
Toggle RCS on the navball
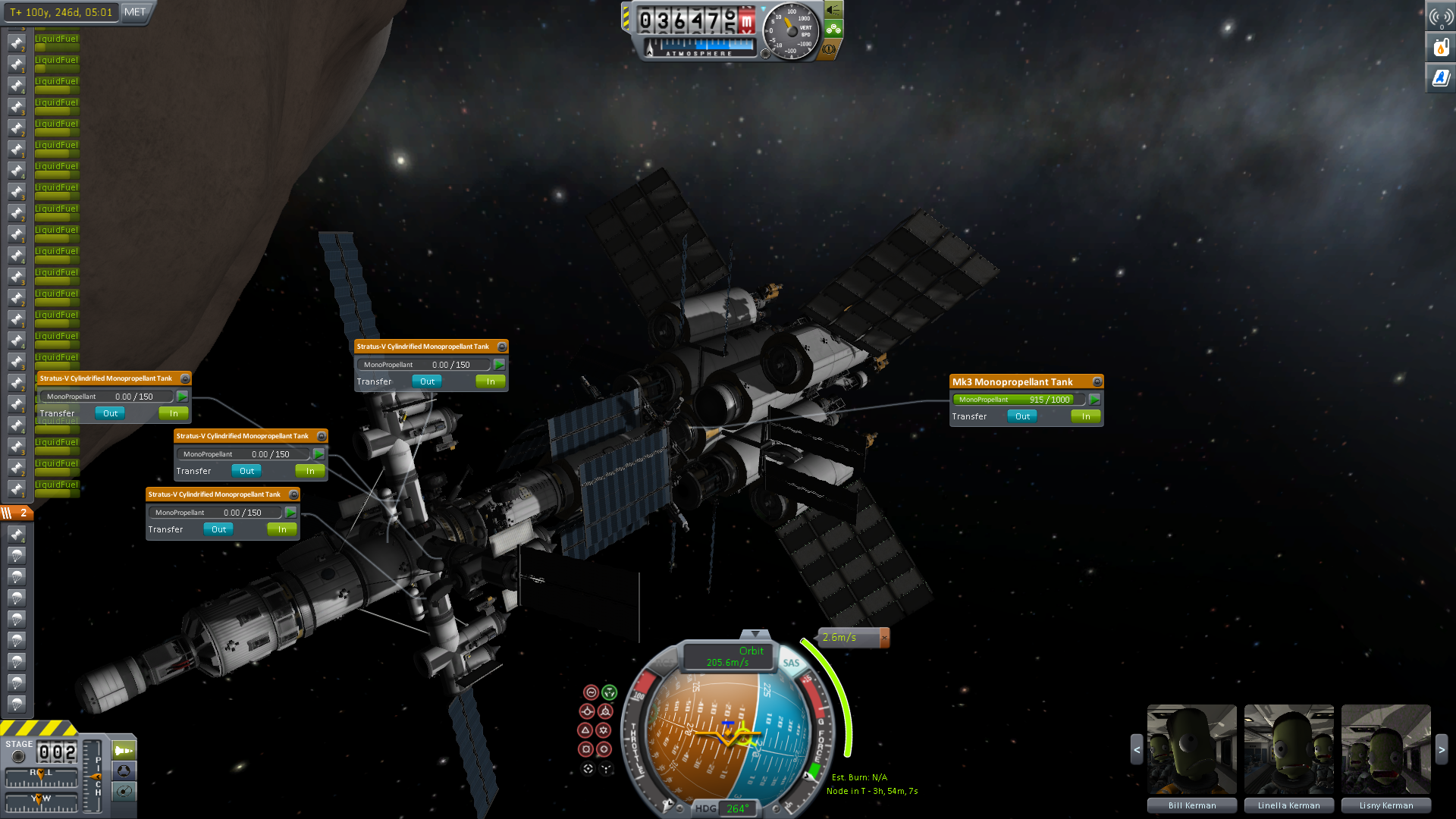[x=664, y=663]
